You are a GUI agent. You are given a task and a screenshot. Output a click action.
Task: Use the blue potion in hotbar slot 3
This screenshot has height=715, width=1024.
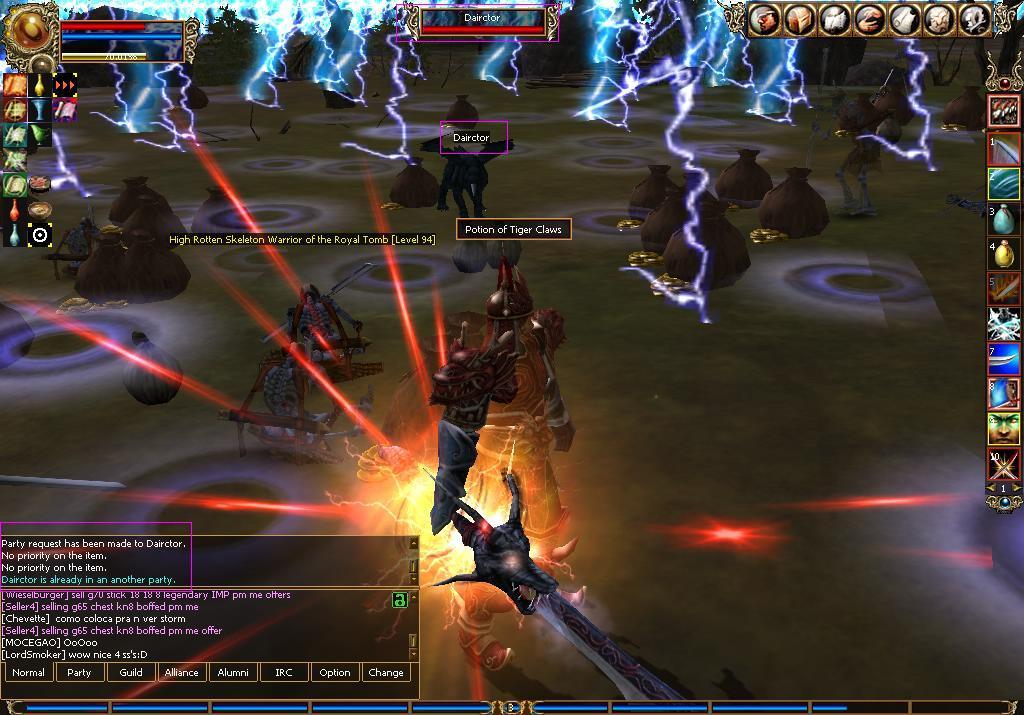click(1004, 219)
